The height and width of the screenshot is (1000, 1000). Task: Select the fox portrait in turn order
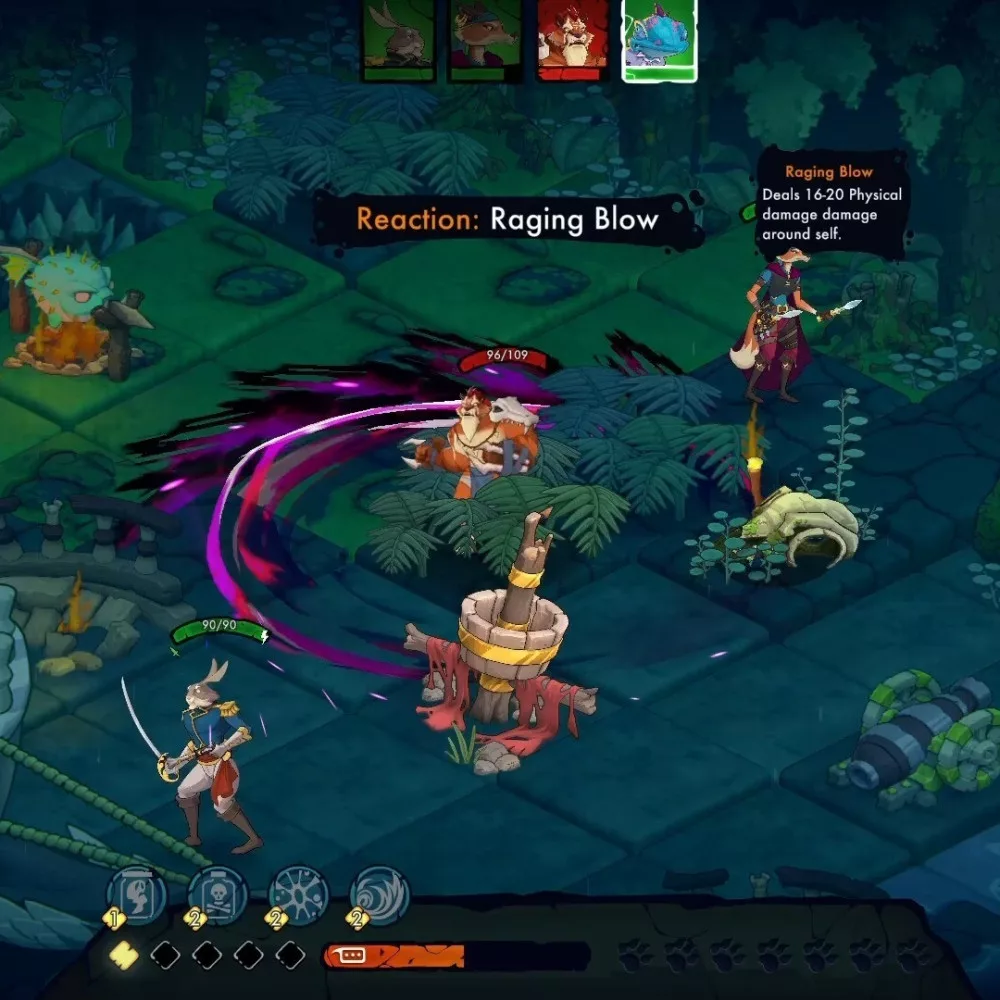[484, 40]
